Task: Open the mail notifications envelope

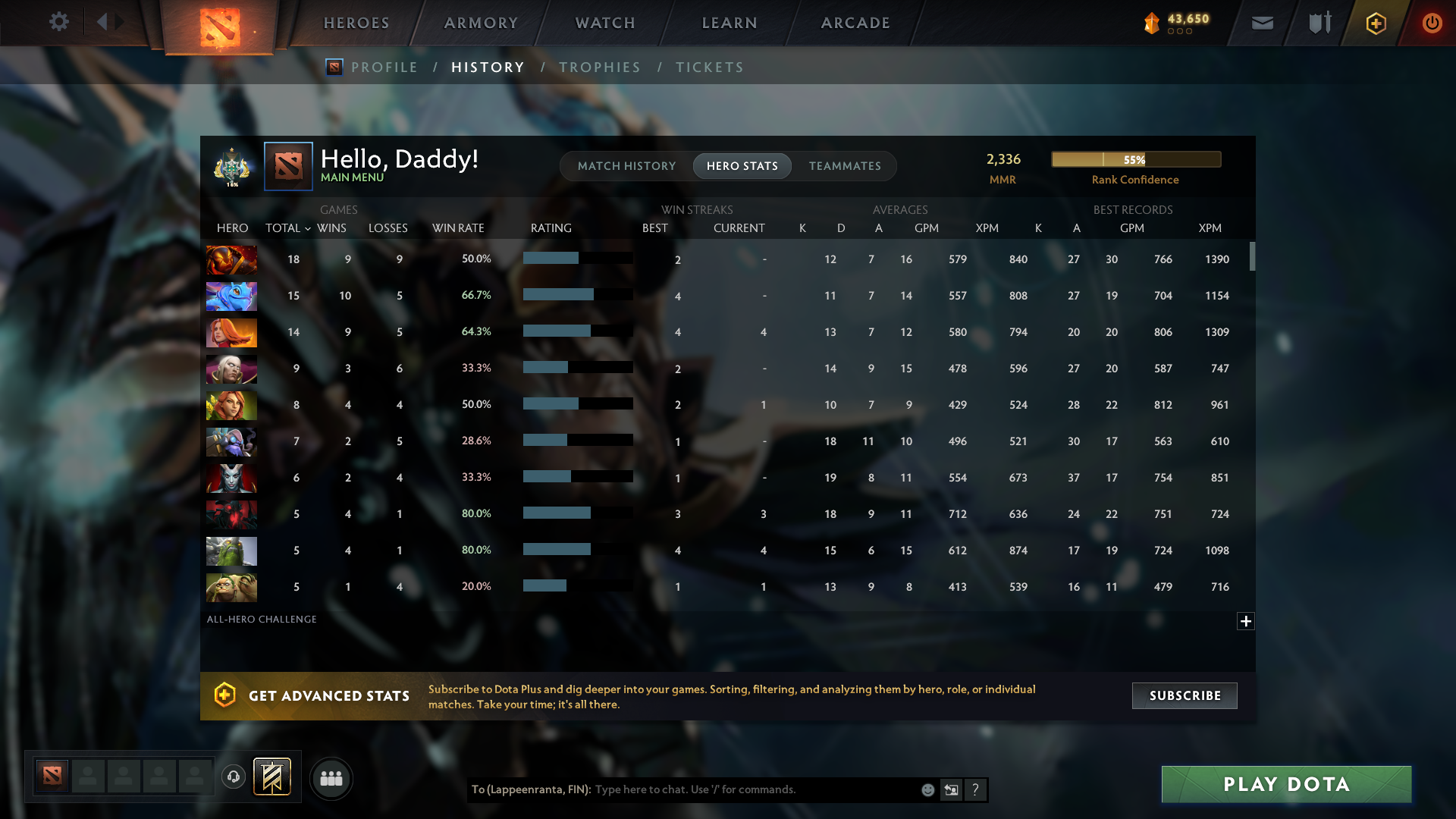Action: 1262,23
